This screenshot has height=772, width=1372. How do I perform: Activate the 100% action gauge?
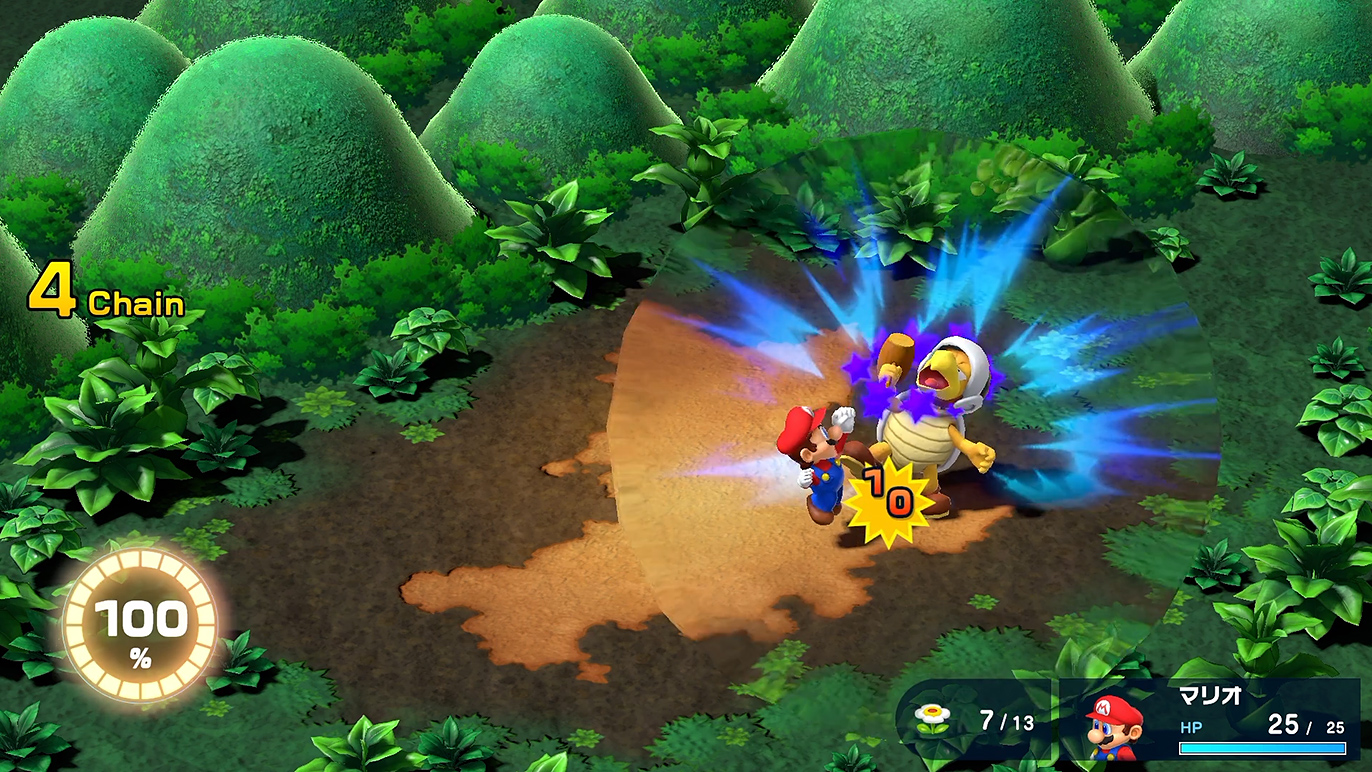pos(139,626)
